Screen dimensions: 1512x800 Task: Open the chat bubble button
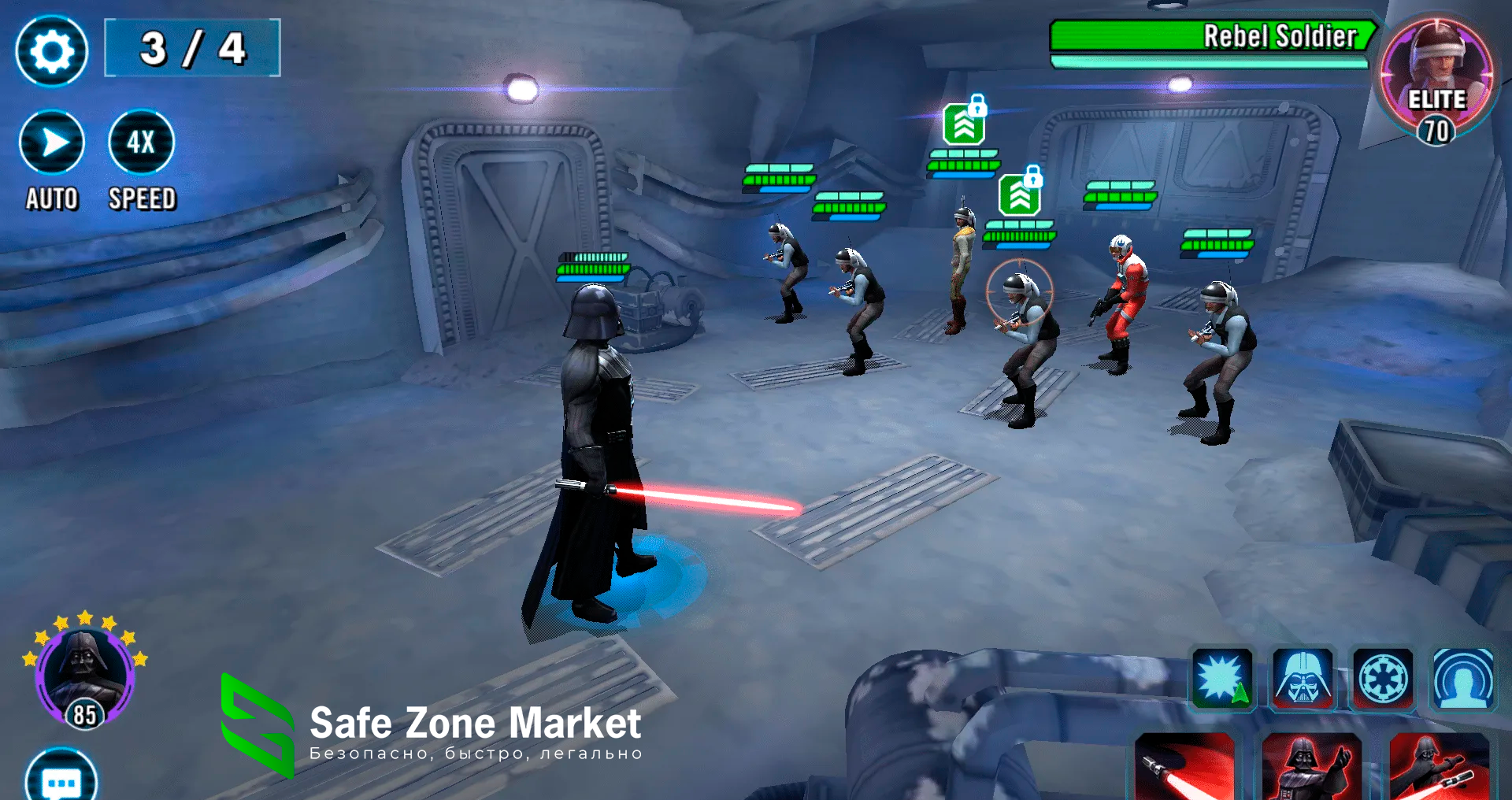tap(61, 780)
